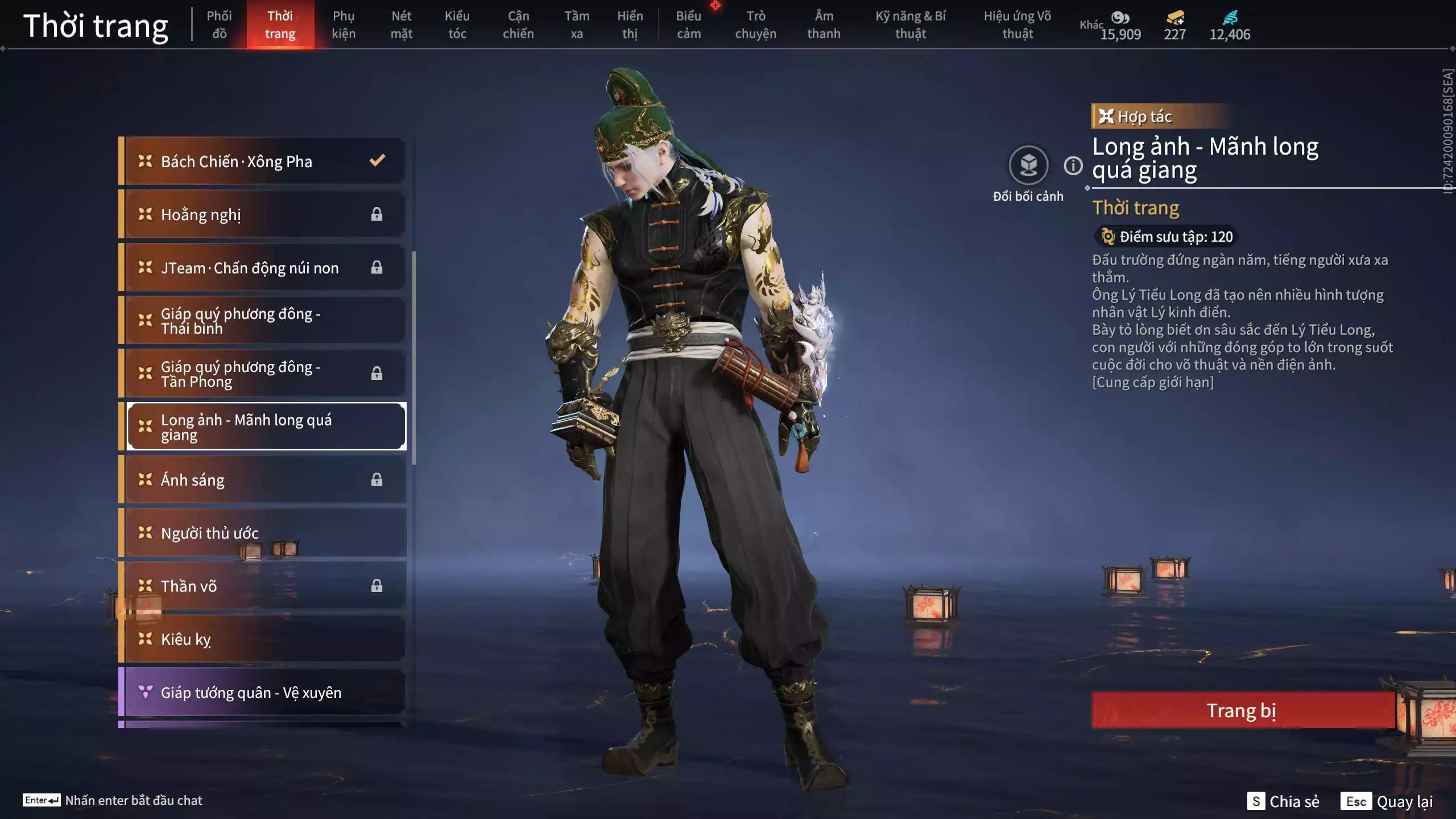Select the Ánh sáng outfit row
Image resolution: width=1456 pixels, height=819 pixels.
coord(264,480)
